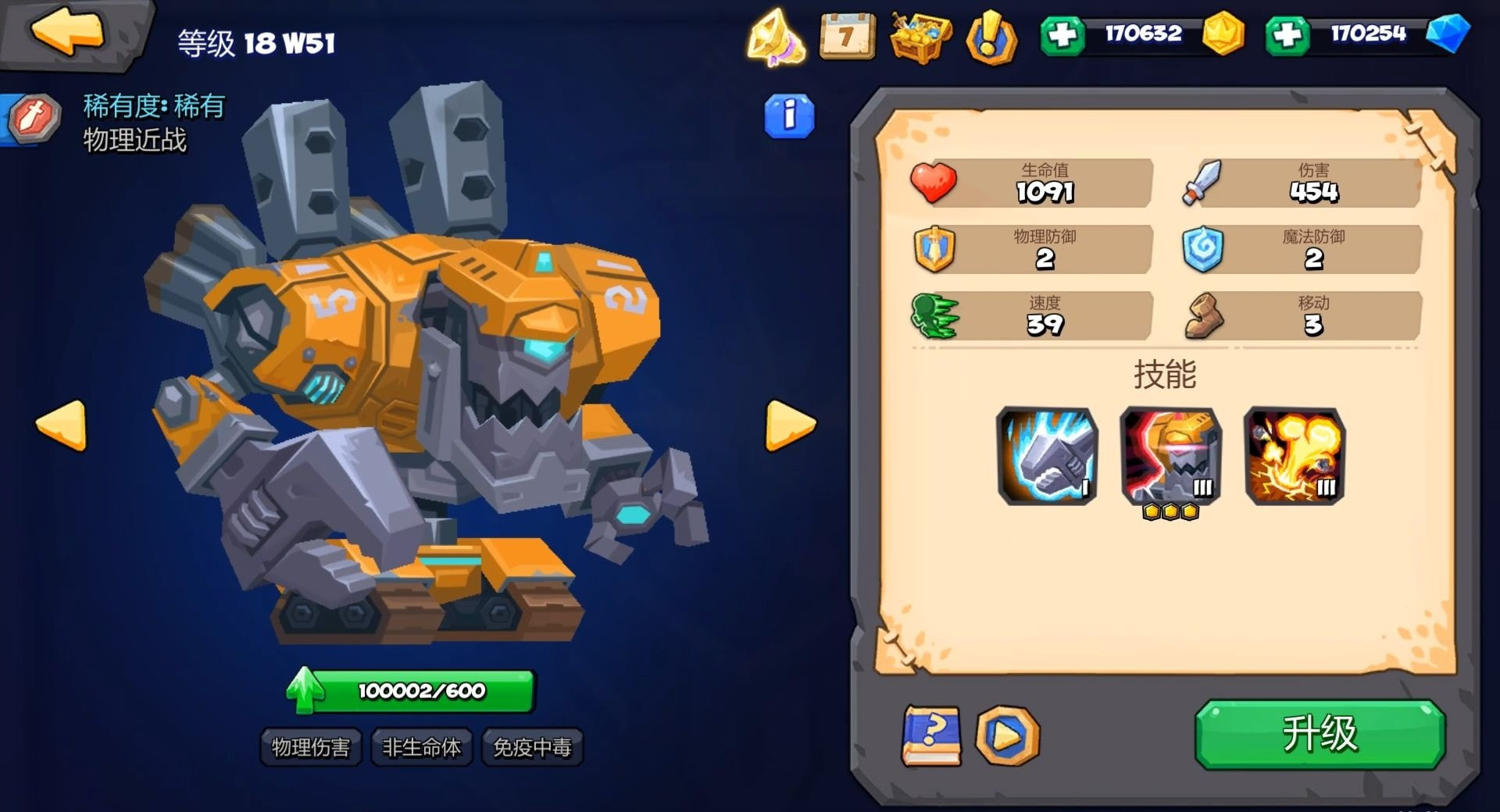The height and width of the screenshot is (812, 1500).
Task: Open the question mark guide book
Action: coord(931,735)
